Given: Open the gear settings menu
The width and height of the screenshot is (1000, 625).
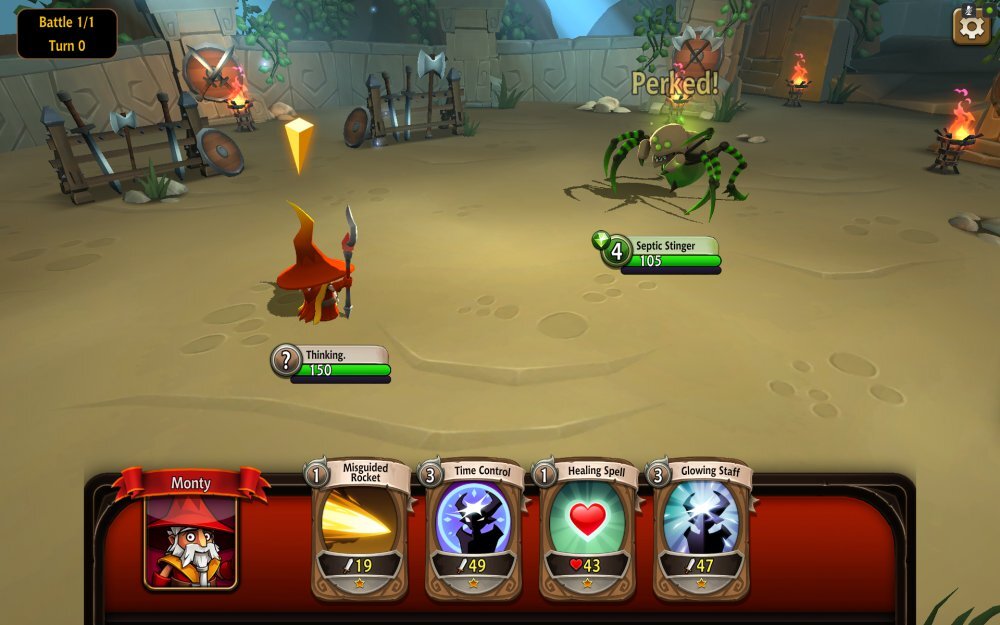Looking at the screenshot, I should [x=972, y=26].
